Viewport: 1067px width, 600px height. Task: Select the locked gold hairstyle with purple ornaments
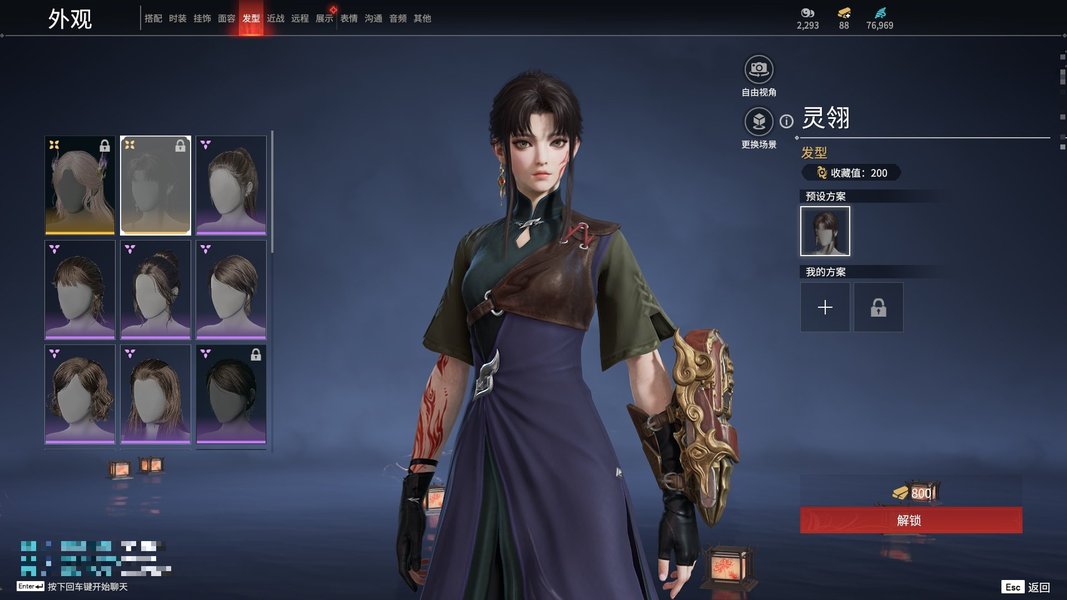click(80, 185)
